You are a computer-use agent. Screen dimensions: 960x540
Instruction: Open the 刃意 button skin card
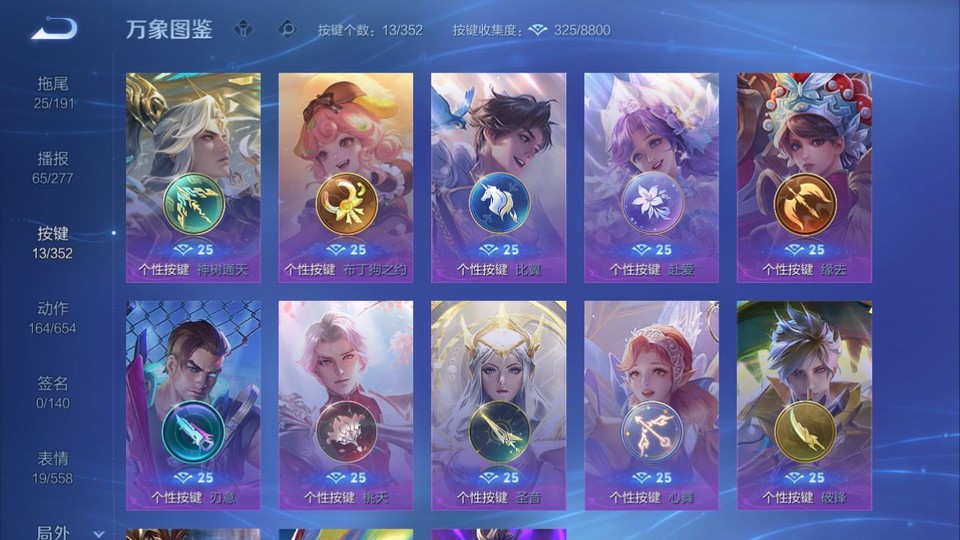193,405
